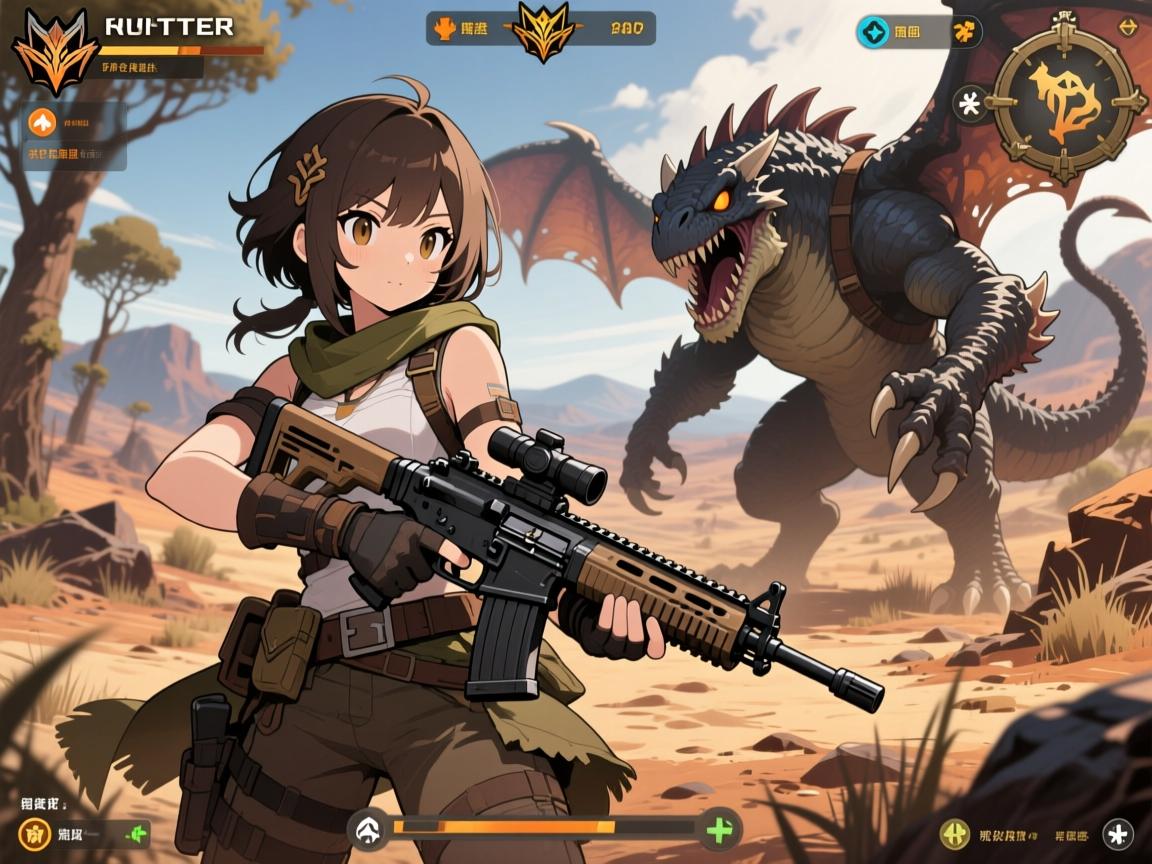Activate the yellow-green round skill icon
Viewport: 1152px width, 864px height.
955,833
